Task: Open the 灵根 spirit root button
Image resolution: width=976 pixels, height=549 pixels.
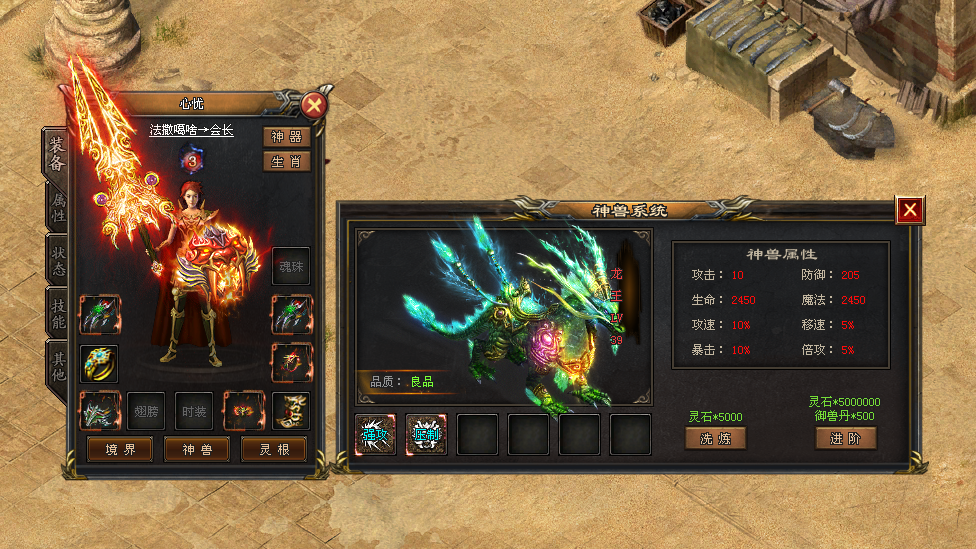Action: click(x=274, y=450)
